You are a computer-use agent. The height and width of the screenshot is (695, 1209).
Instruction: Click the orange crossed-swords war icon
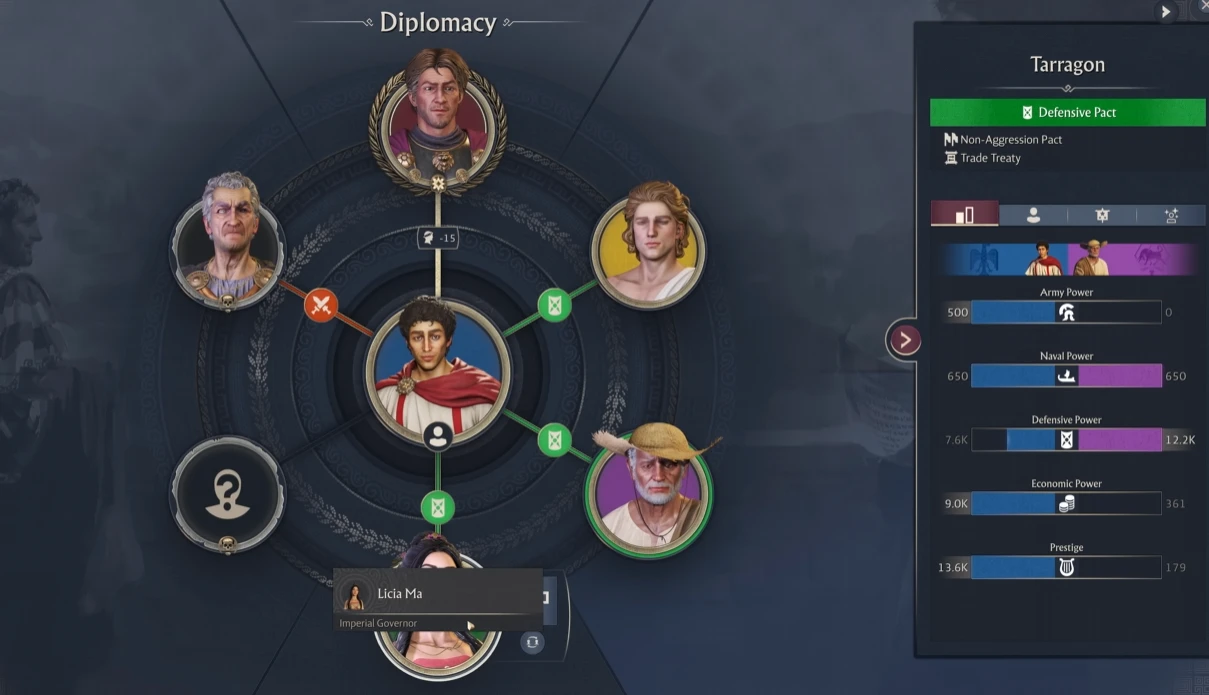tap(321, 304)
